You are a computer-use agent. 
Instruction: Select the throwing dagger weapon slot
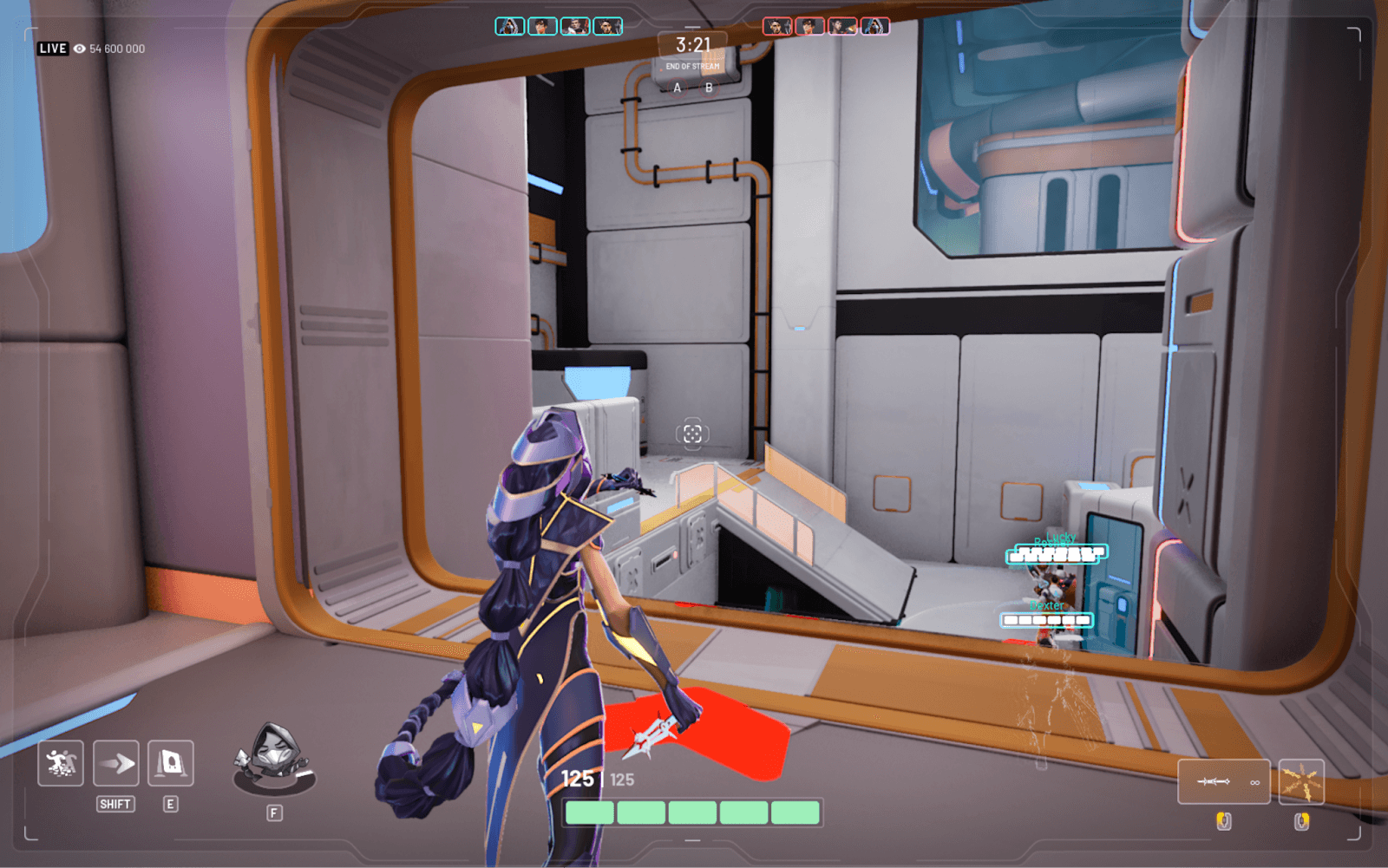coord(1223,782)
